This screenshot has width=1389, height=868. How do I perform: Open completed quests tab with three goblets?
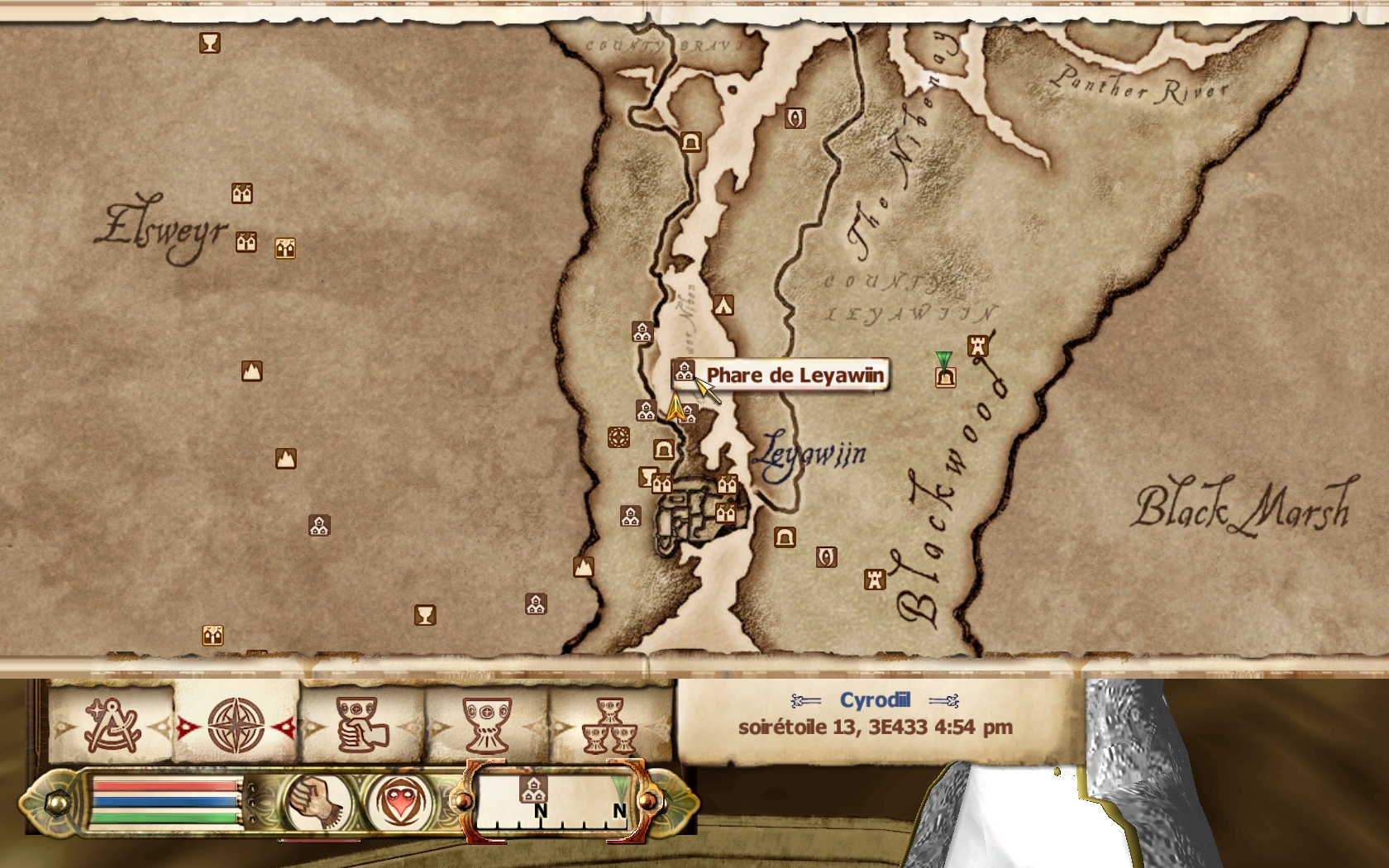pos(610,725)
